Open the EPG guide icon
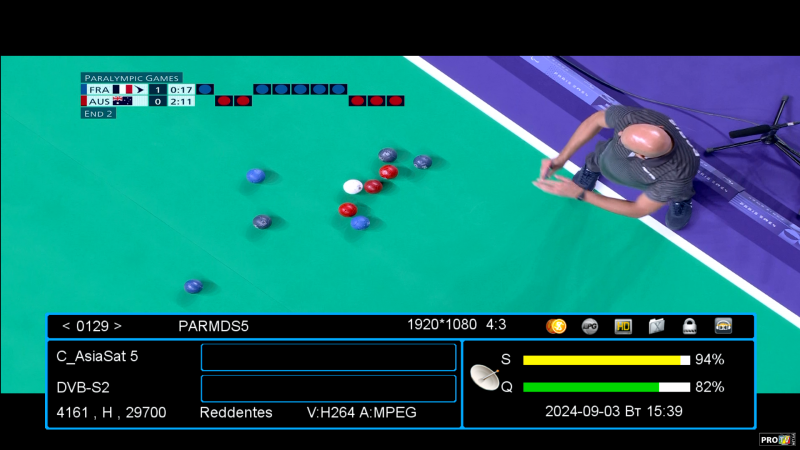Viewport: 800px width, 450px height. (590, 326)
